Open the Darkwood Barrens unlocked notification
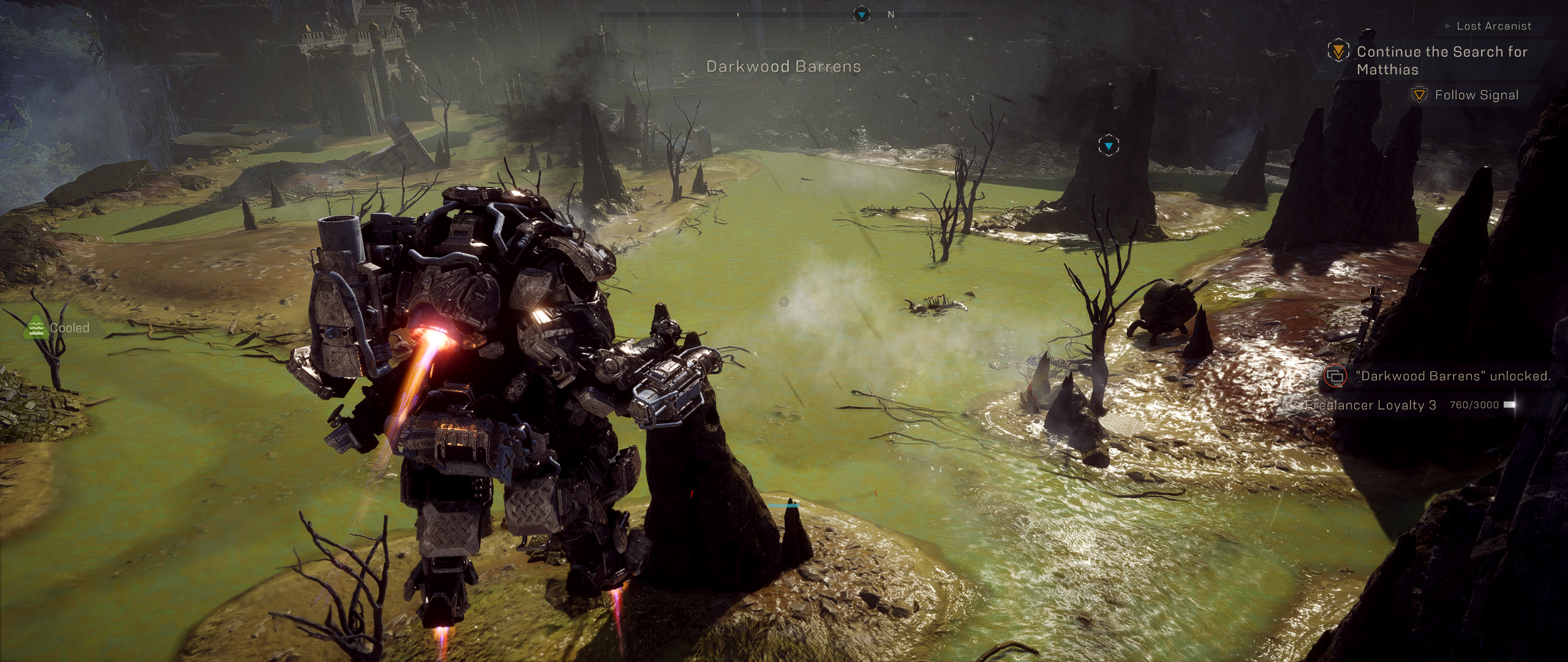This screenshot has width=1568, height=662. [x=1452, y=376]
